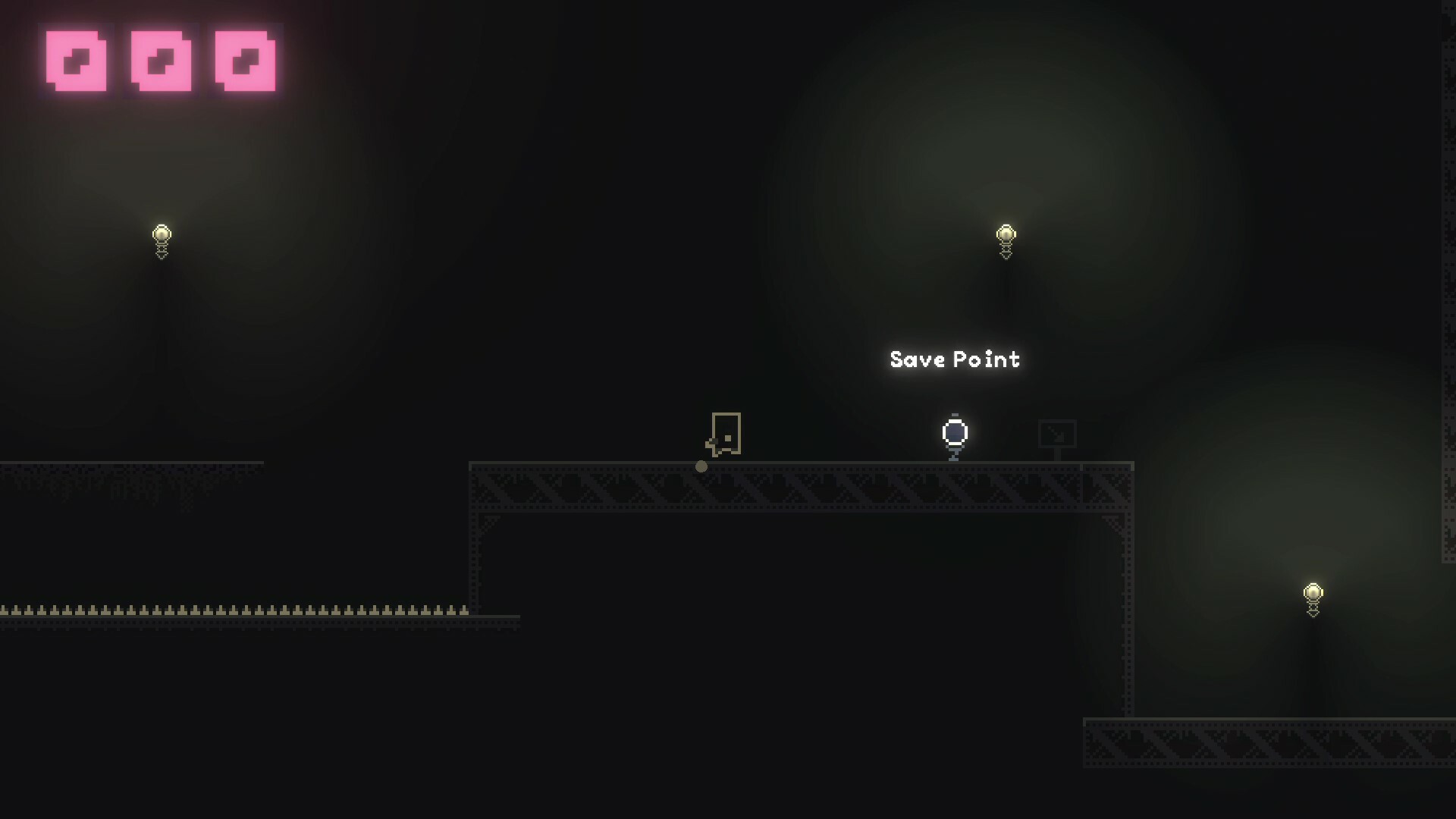1456x819 pixels.
Task: Click the glowing save point orb
Action: coord(954,433)
